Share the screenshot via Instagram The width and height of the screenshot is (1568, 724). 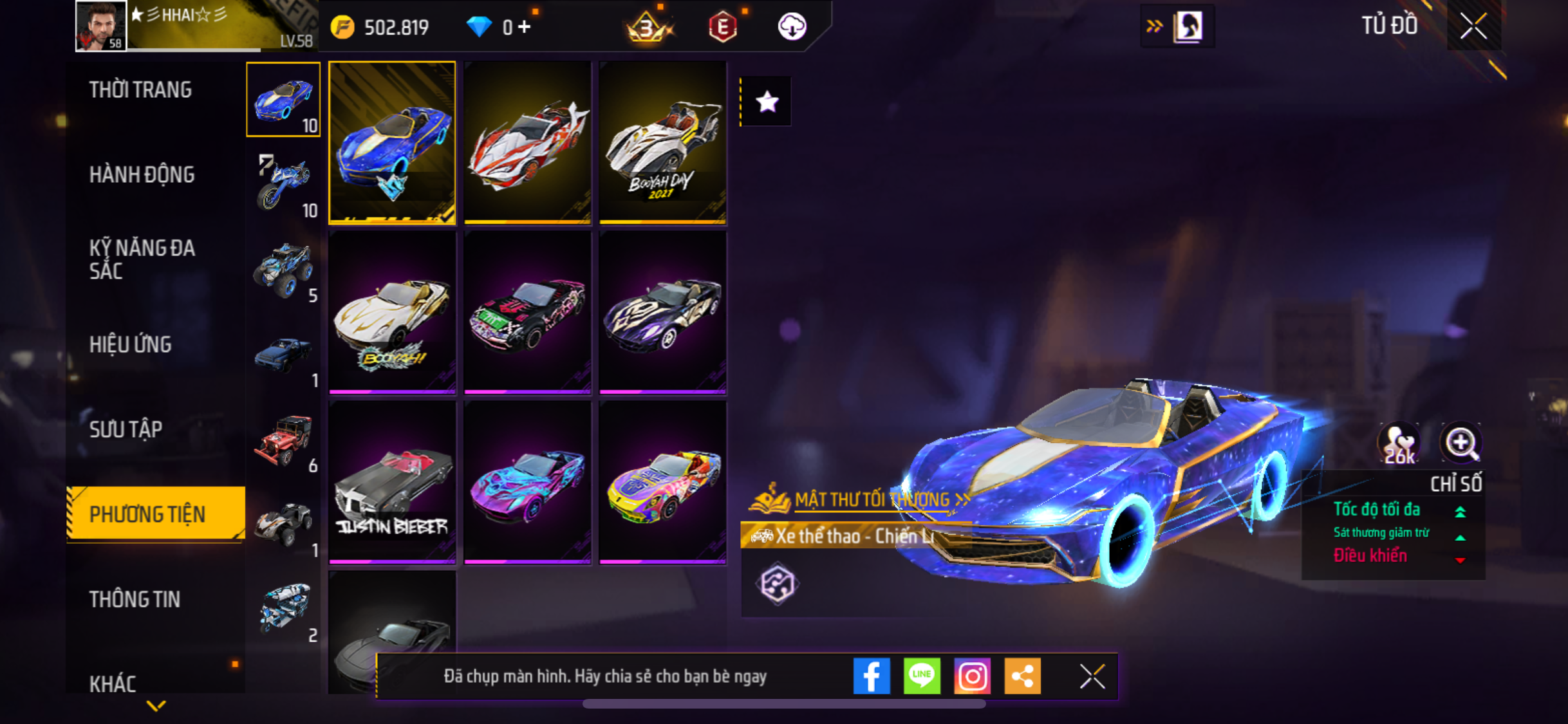(x=972, y=676)
